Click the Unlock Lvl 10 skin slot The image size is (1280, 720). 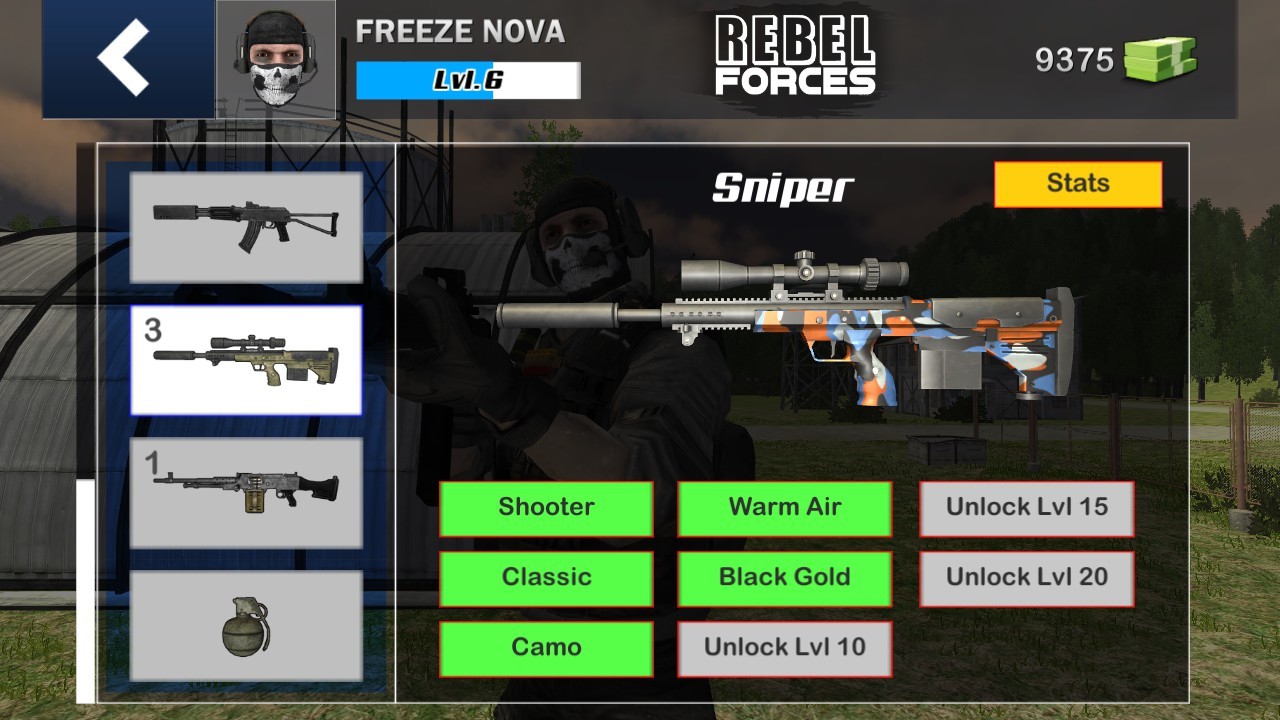coord(784,647)
